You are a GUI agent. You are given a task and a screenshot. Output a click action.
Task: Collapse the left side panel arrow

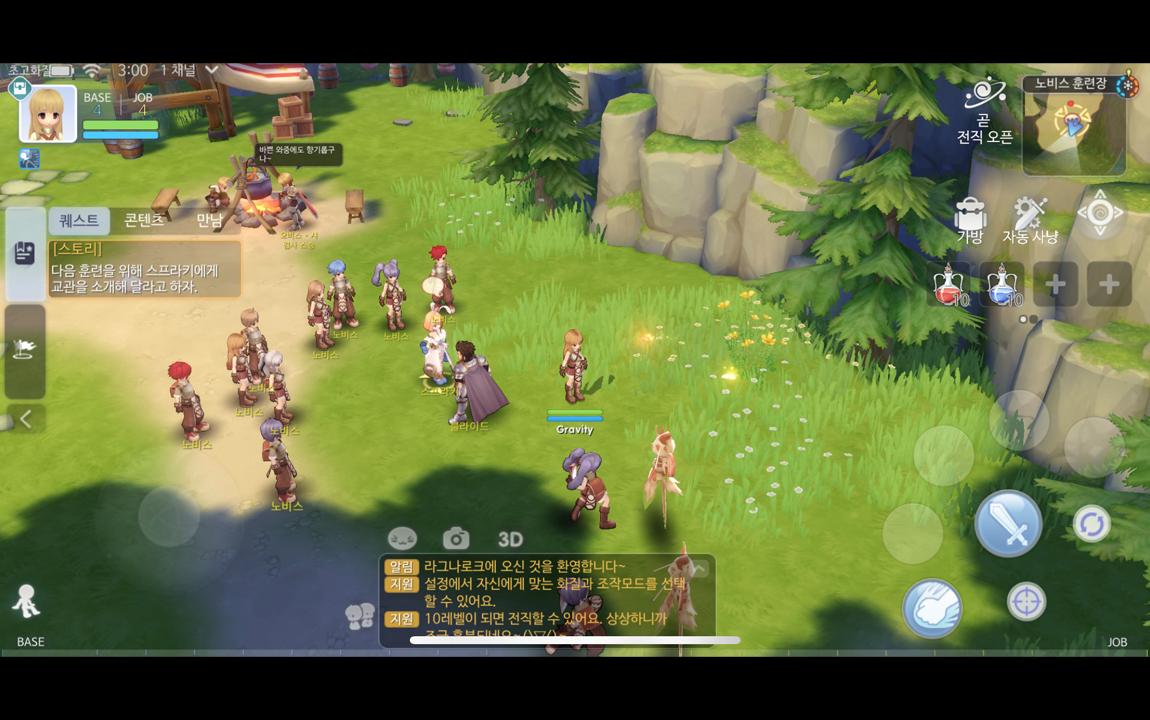coord(26,419)
